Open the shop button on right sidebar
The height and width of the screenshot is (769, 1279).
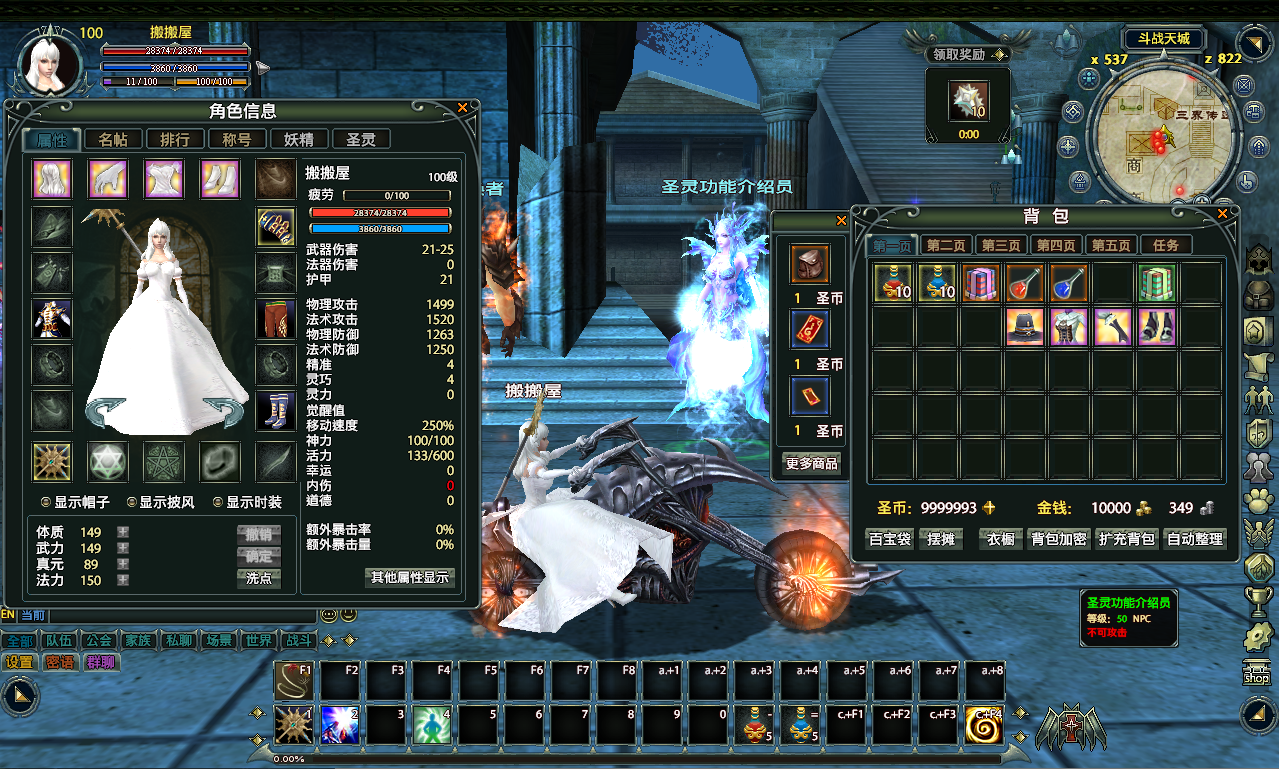coord(1255,672)
